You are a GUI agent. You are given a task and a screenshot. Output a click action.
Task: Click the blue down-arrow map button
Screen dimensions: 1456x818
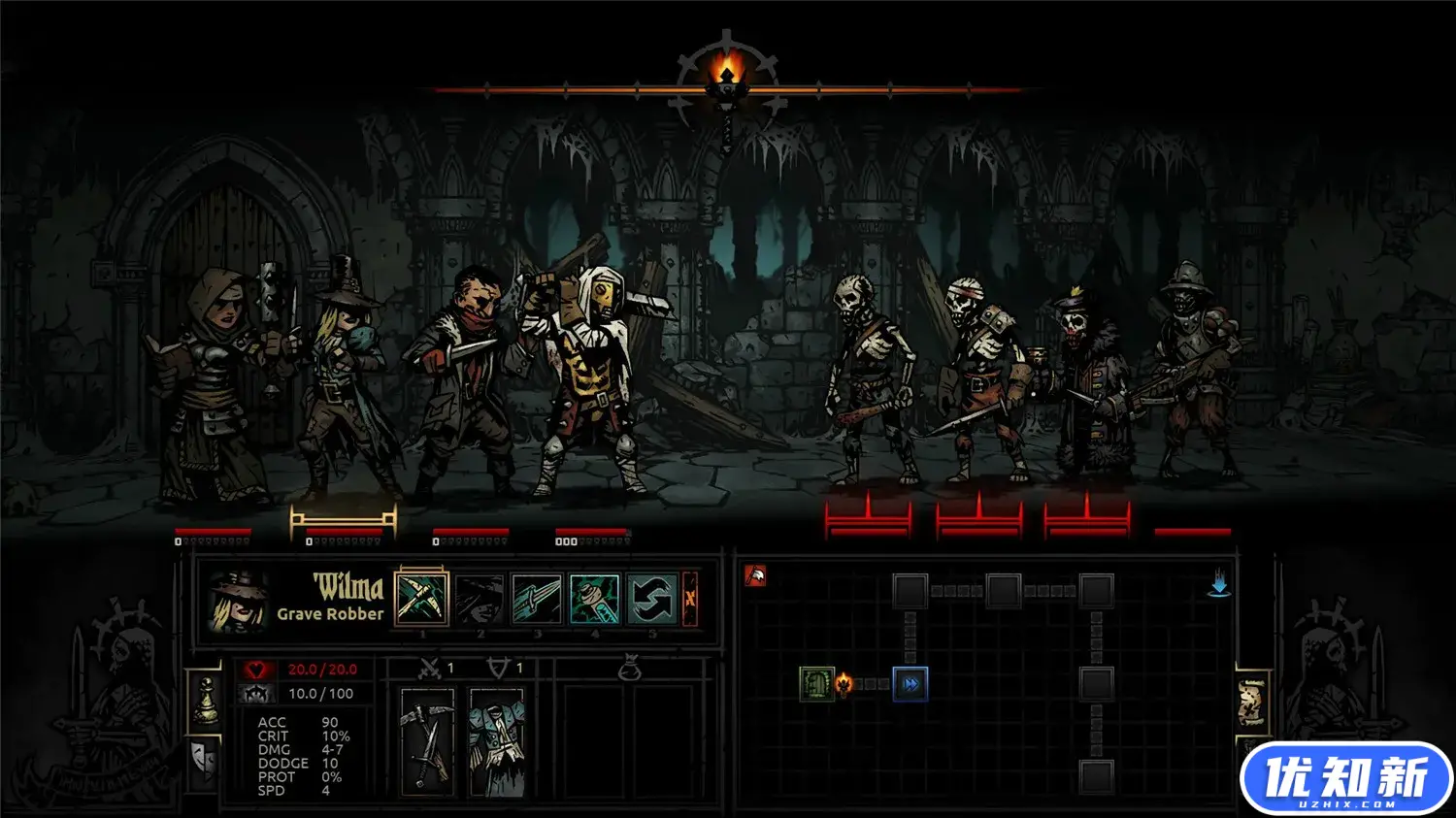[1219, 584]
